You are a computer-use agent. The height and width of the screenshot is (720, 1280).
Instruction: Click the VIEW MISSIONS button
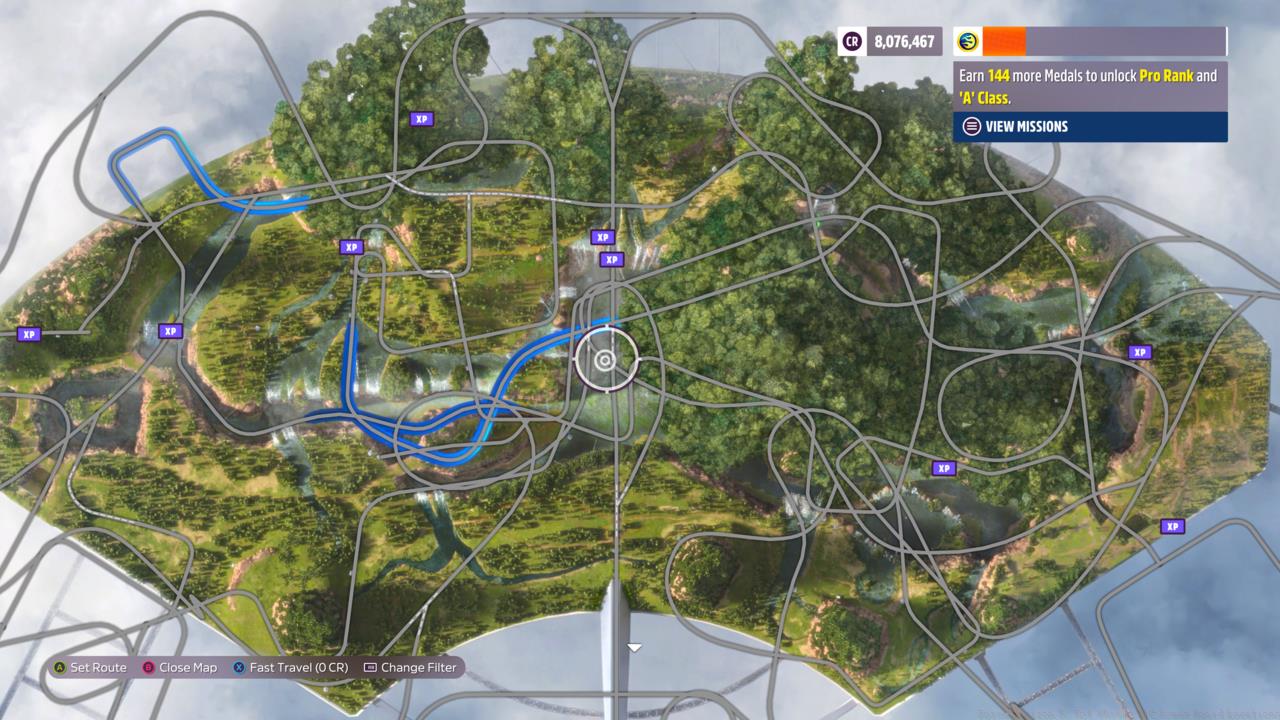tap(1026, 126)
